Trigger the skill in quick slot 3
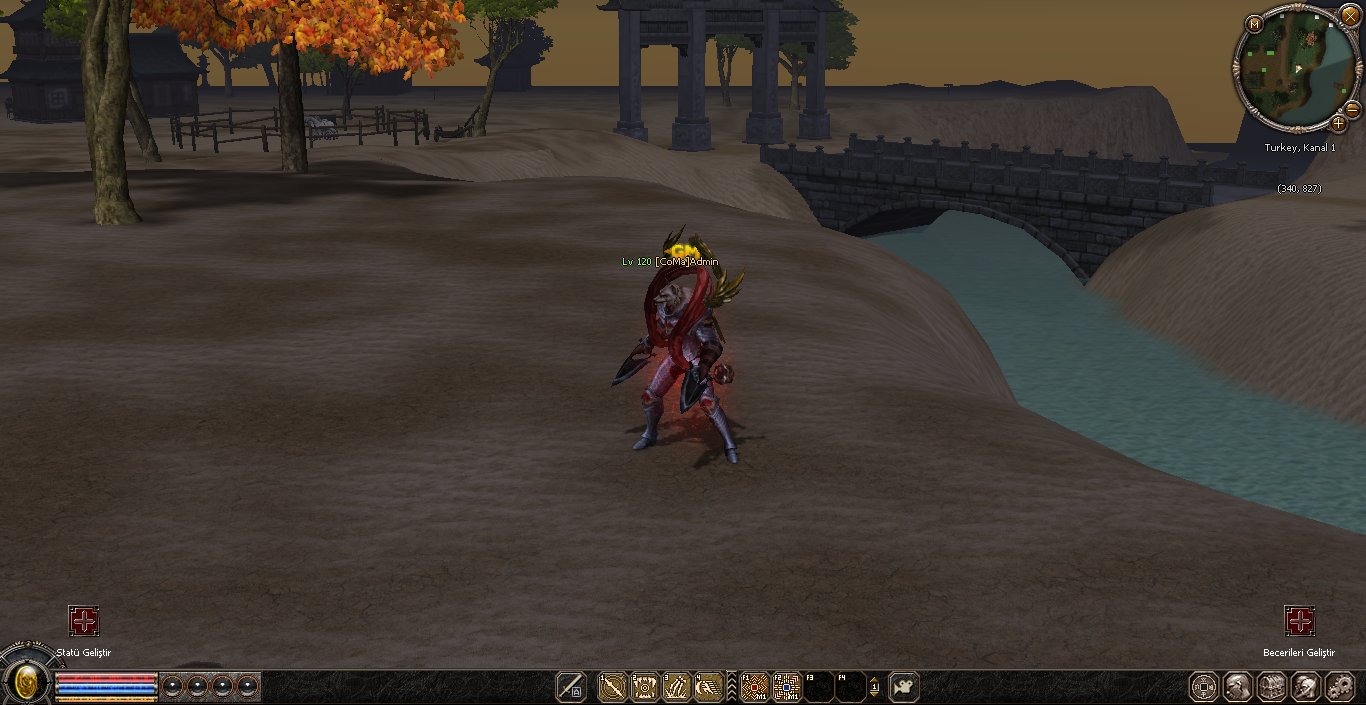The width and height of the screenshot is (1366, 705). click(x=677, y=687)
